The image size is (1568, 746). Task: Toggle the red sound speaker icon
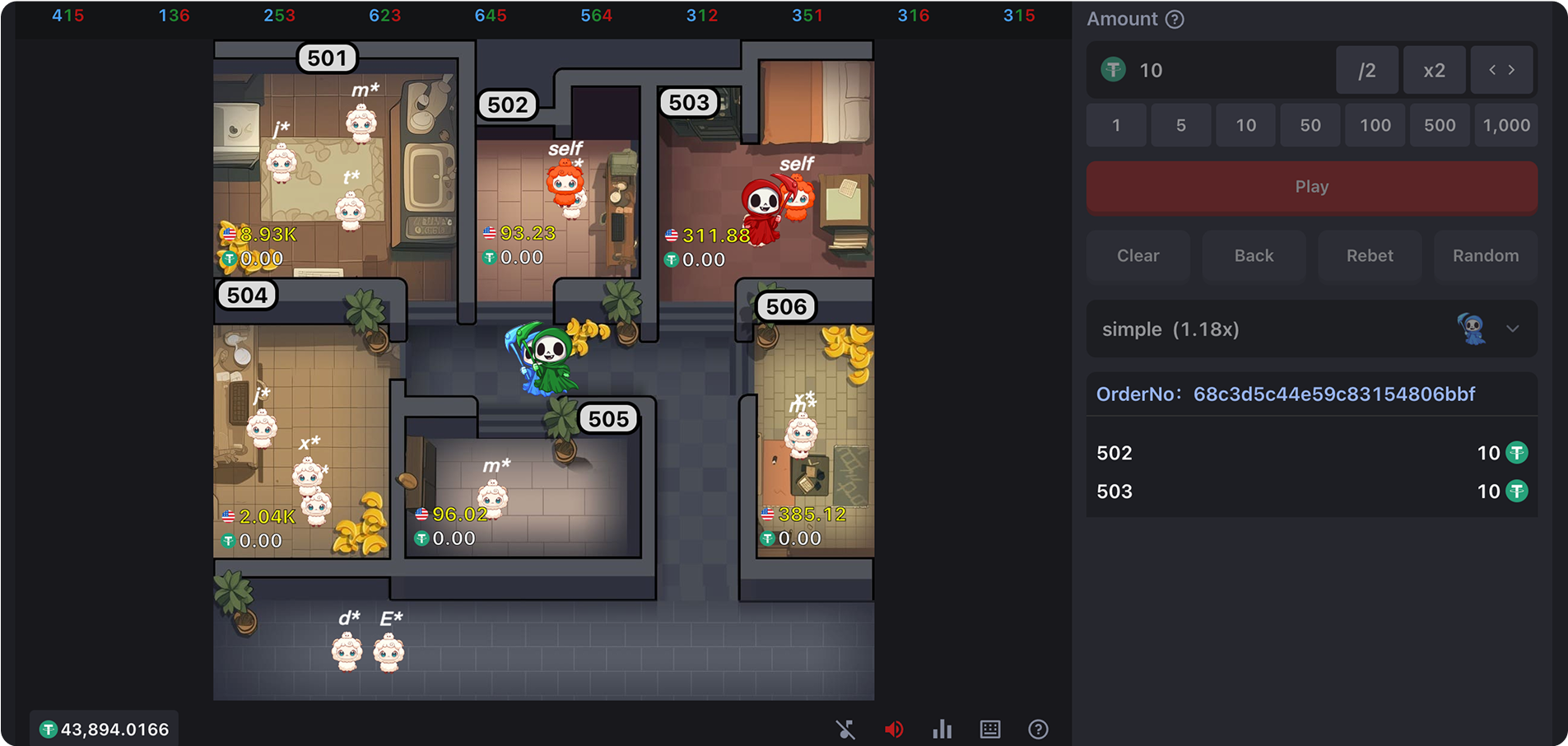point(894,730)
